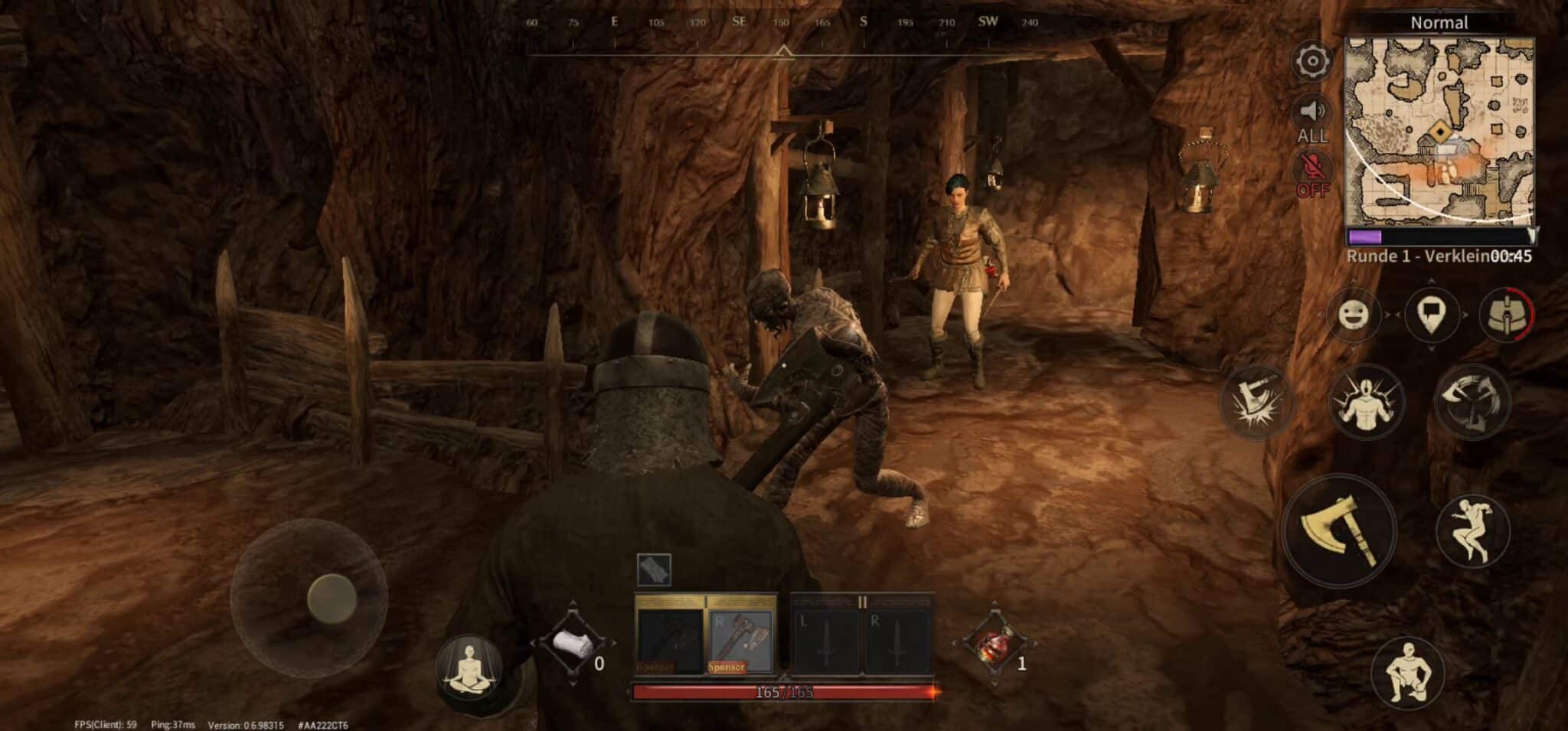This screenshot has height=731, width=1568.
Task: Use the red health potion slot
Action: tap(994, 645)
